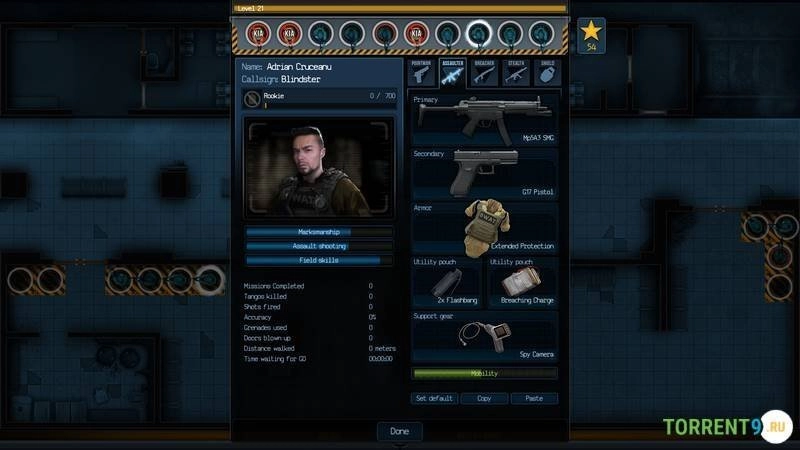Click the trooper portrait photo
The image size is (800, 450).
point(319,168)
